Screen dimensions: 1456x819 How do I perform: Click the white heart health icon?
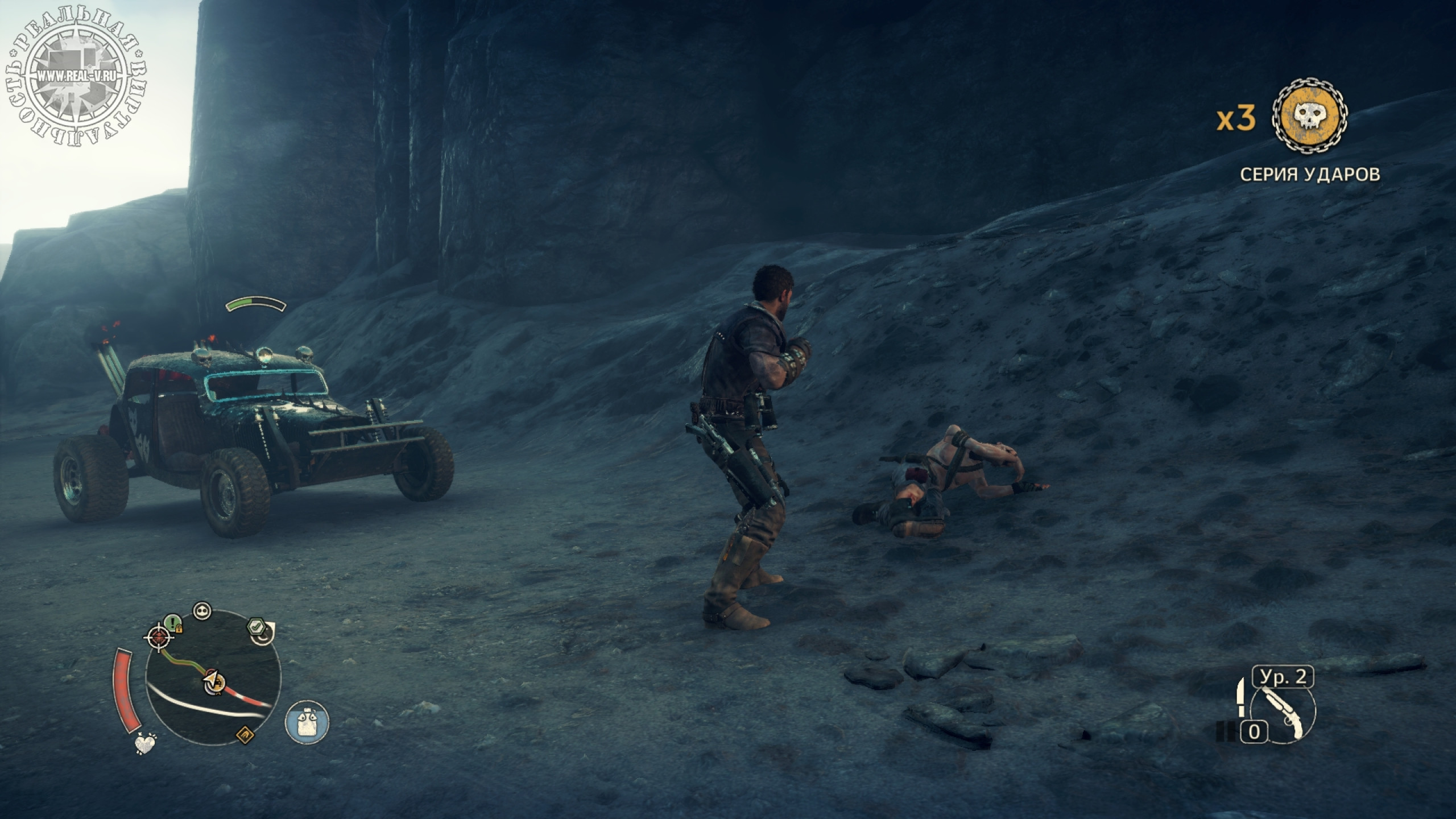[146, 743]
